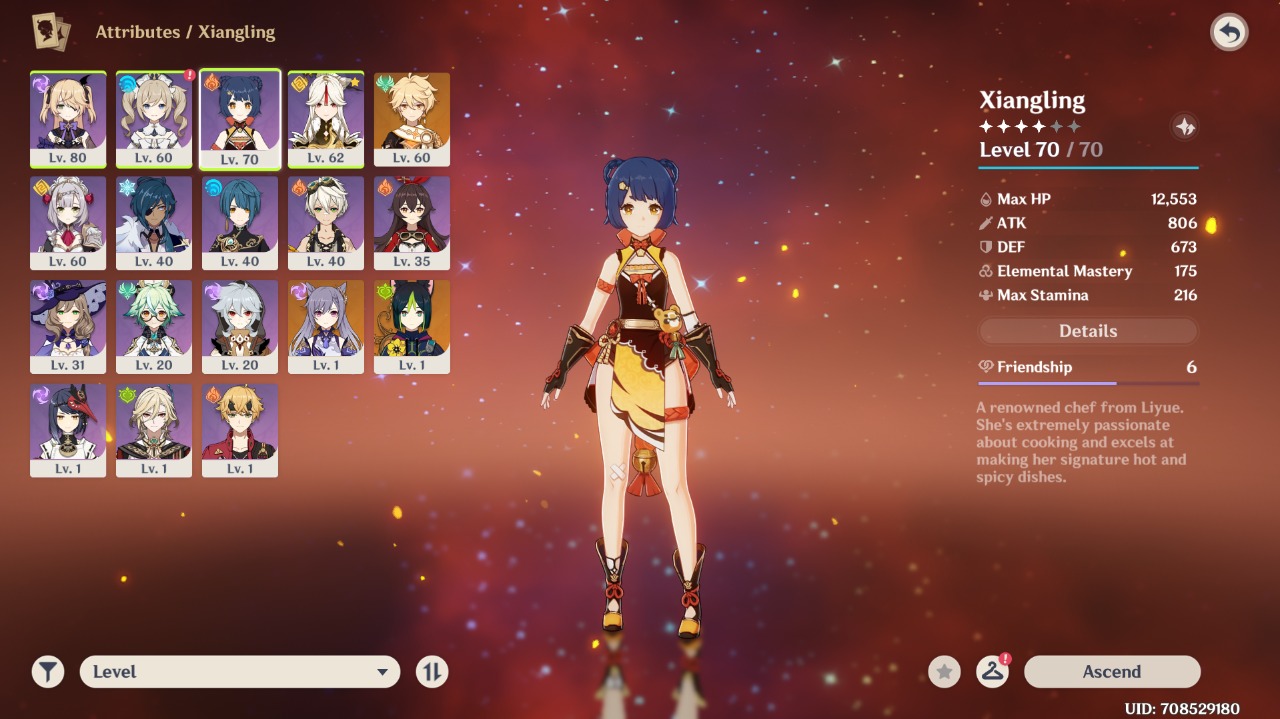Image resolution: width=1280 pixels, height=719 pixels.
Task: Open the outfit hanger icon
Action: point(992,672)
